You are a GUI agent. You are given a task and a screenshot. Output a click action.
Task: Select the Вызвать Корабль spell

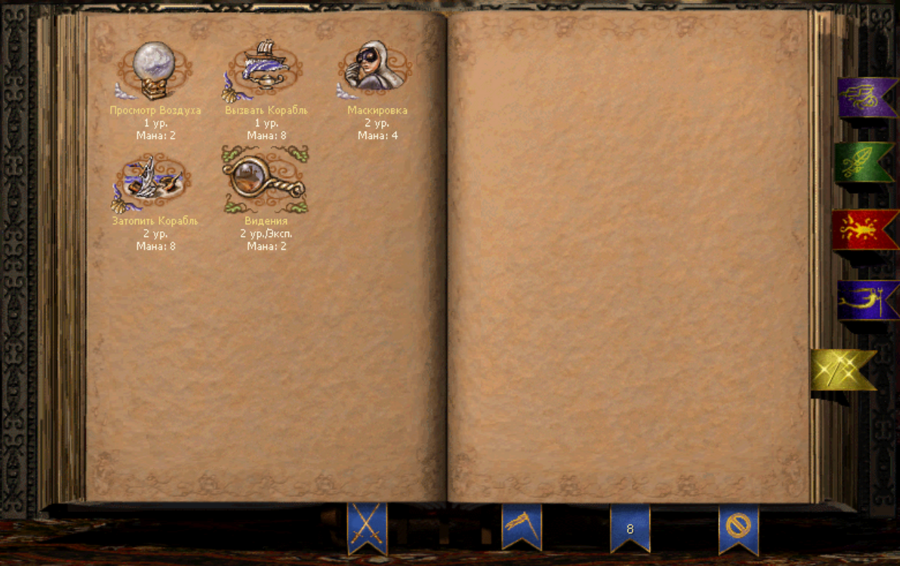(x=265, y=70)
